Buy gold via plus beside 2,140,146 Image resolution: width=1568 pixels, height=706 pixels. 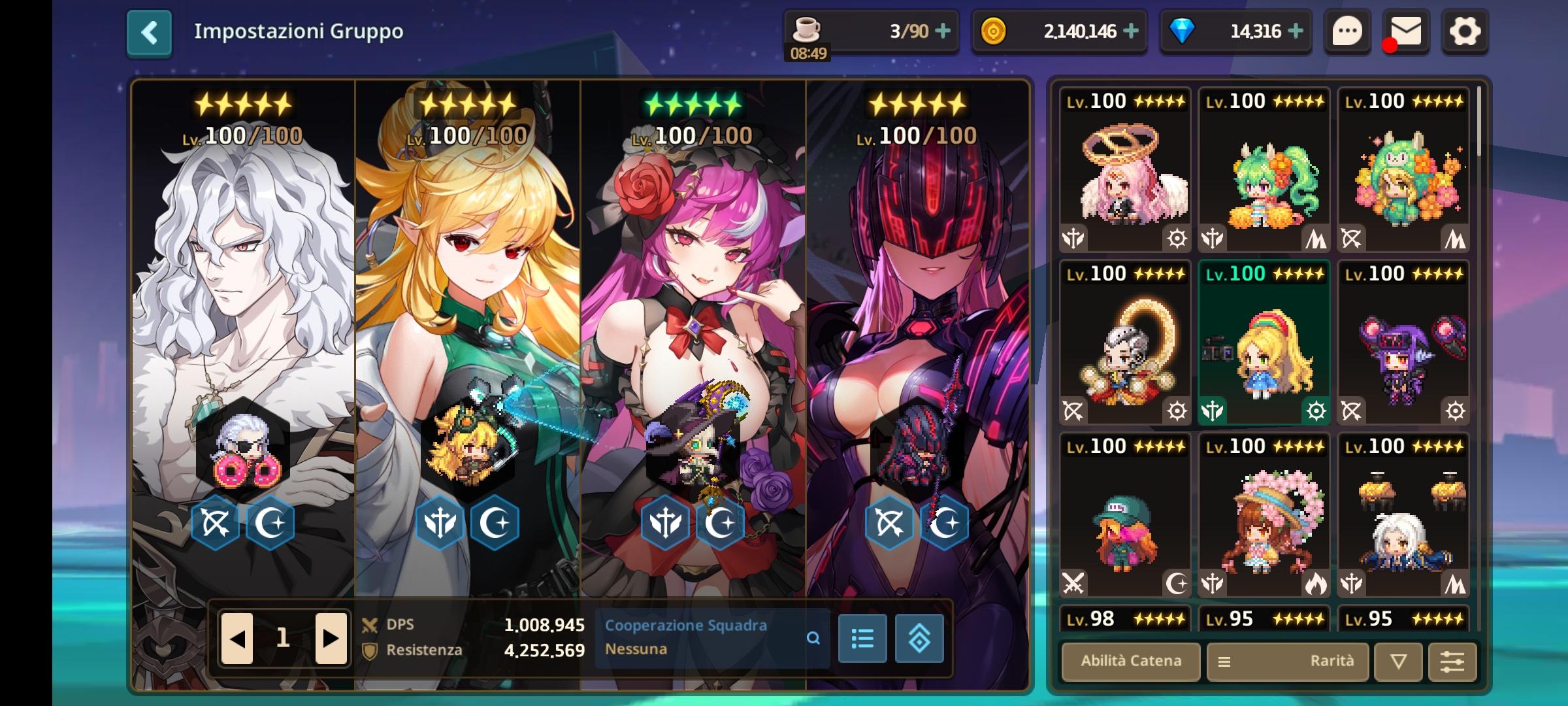pos(1130,31)
